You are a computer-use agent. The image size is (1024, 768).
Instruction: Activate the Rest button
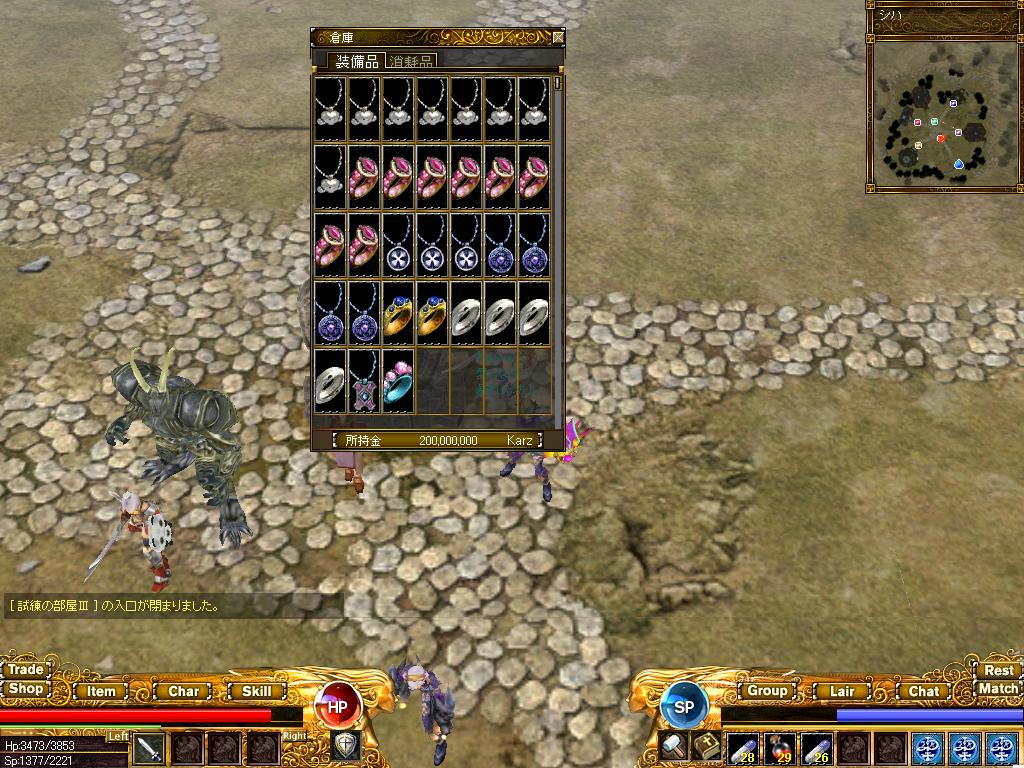(998, 671)
